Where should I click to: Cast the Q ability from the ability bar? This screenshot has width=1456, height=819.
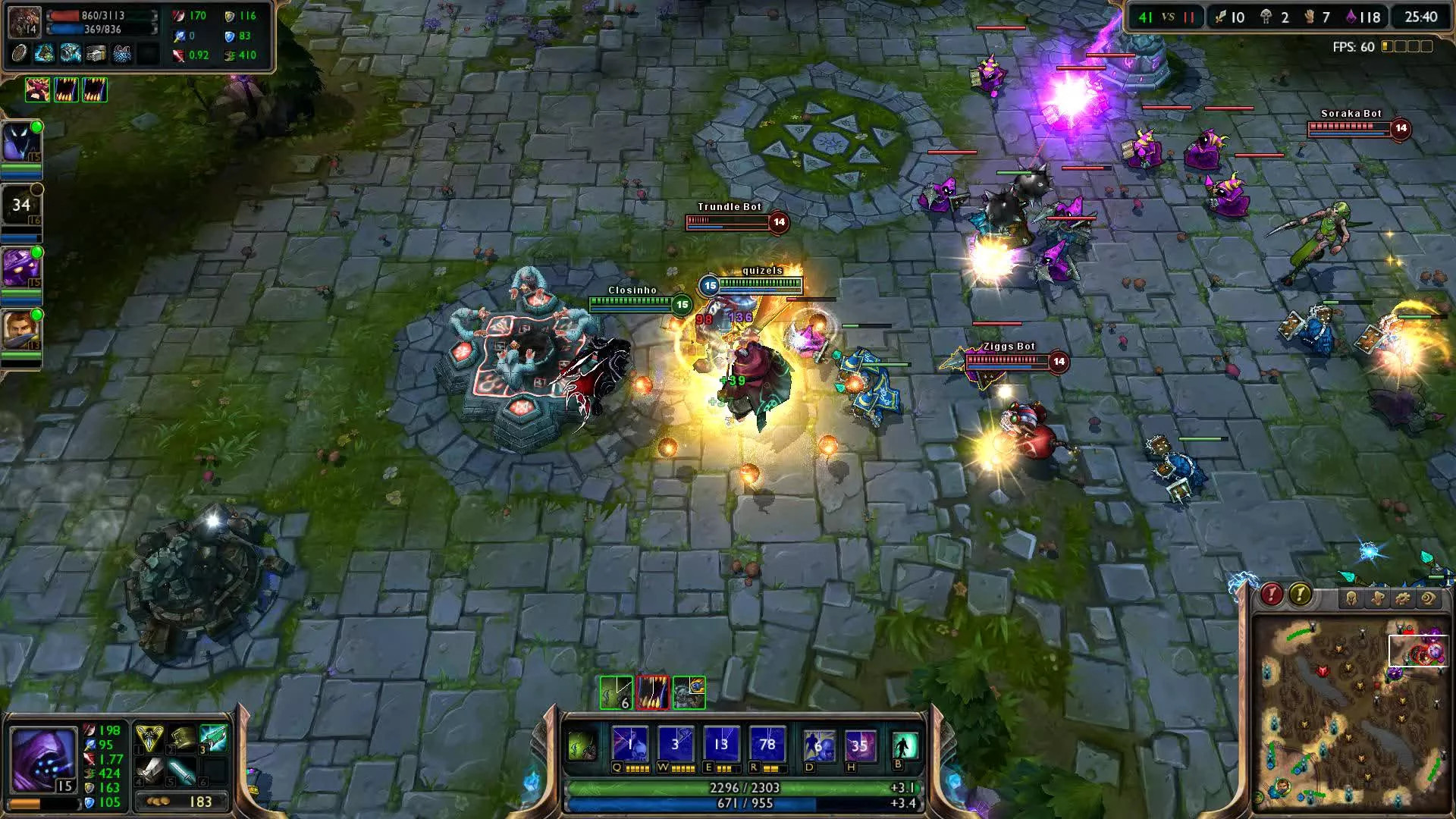pyautogui.click(x=630, y=742)
